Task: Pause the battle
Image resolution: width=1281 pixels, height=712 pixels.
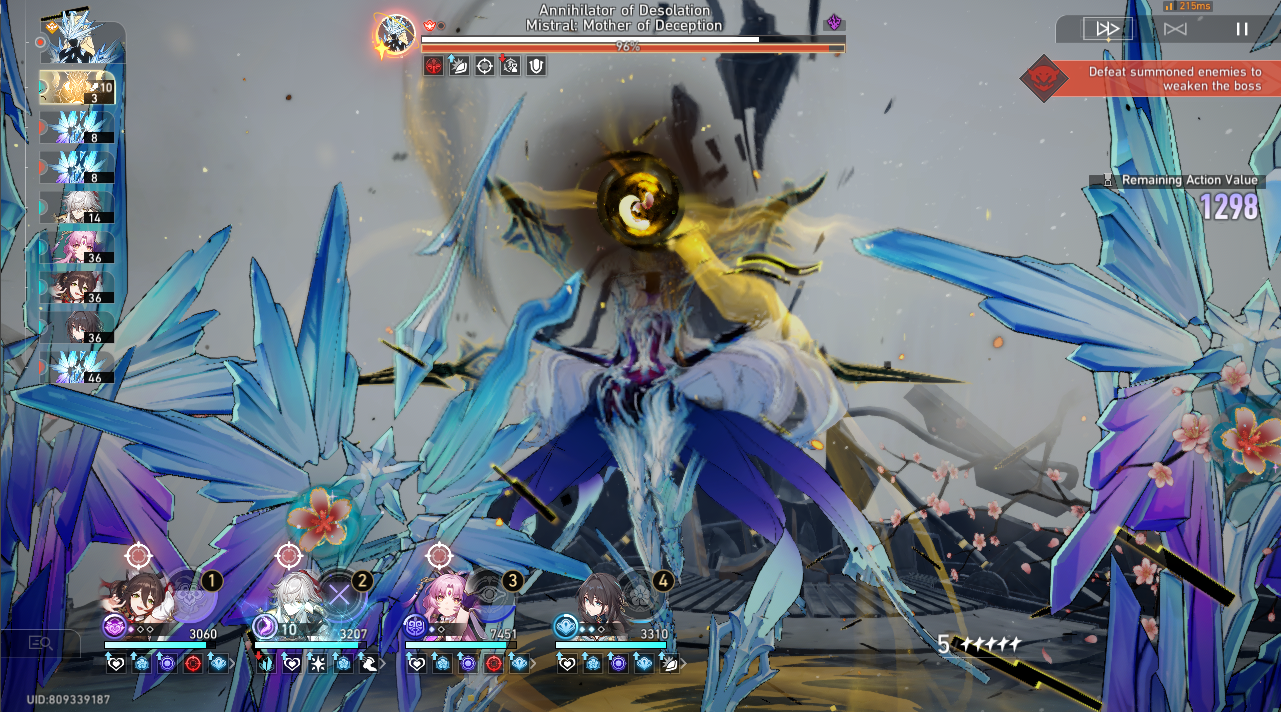Action: tap(1241, 29)
